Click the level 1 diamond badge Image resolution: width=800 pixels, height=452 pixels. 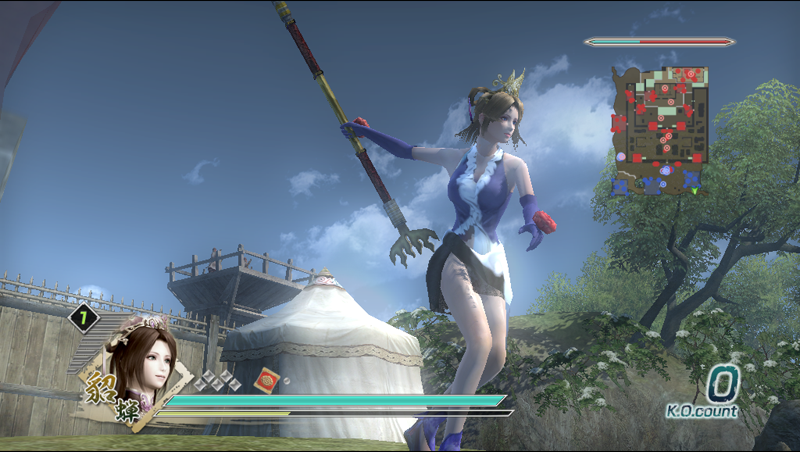click(84, 319)
